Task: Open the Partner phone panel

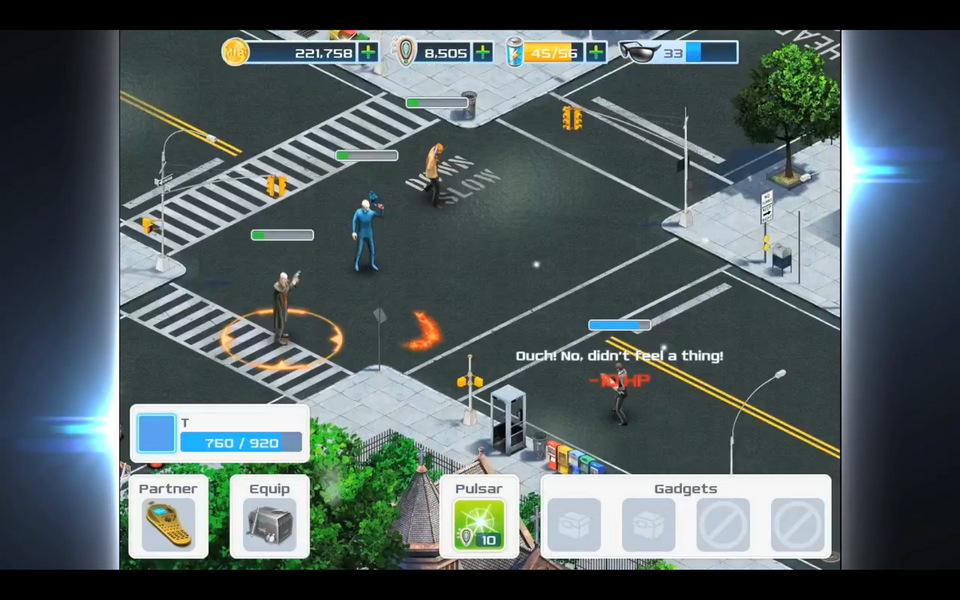Action: click(168, 525)
